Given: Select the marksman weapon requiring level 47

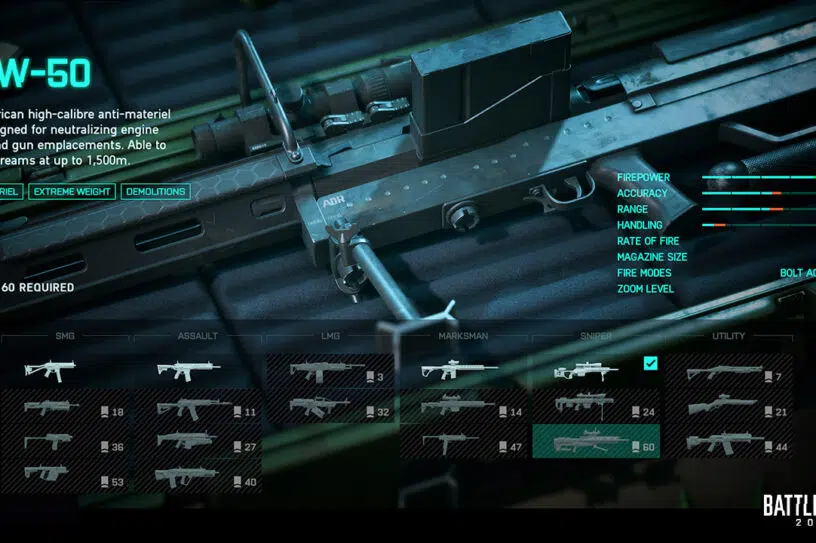Looking at the screenshot, I should [464, 443].
